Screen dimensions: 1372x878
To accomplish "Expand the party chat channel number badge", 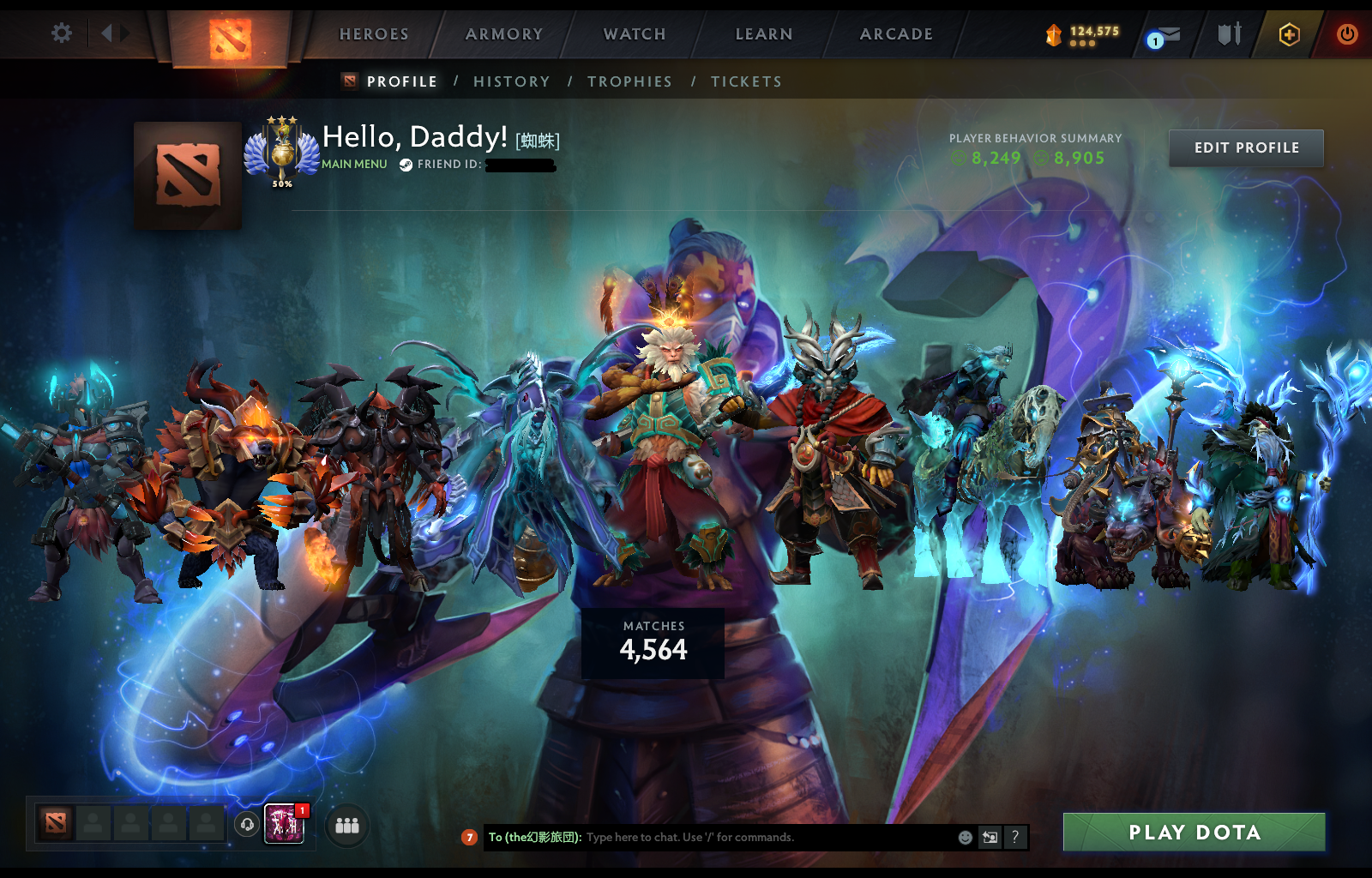I will (470, 838).
